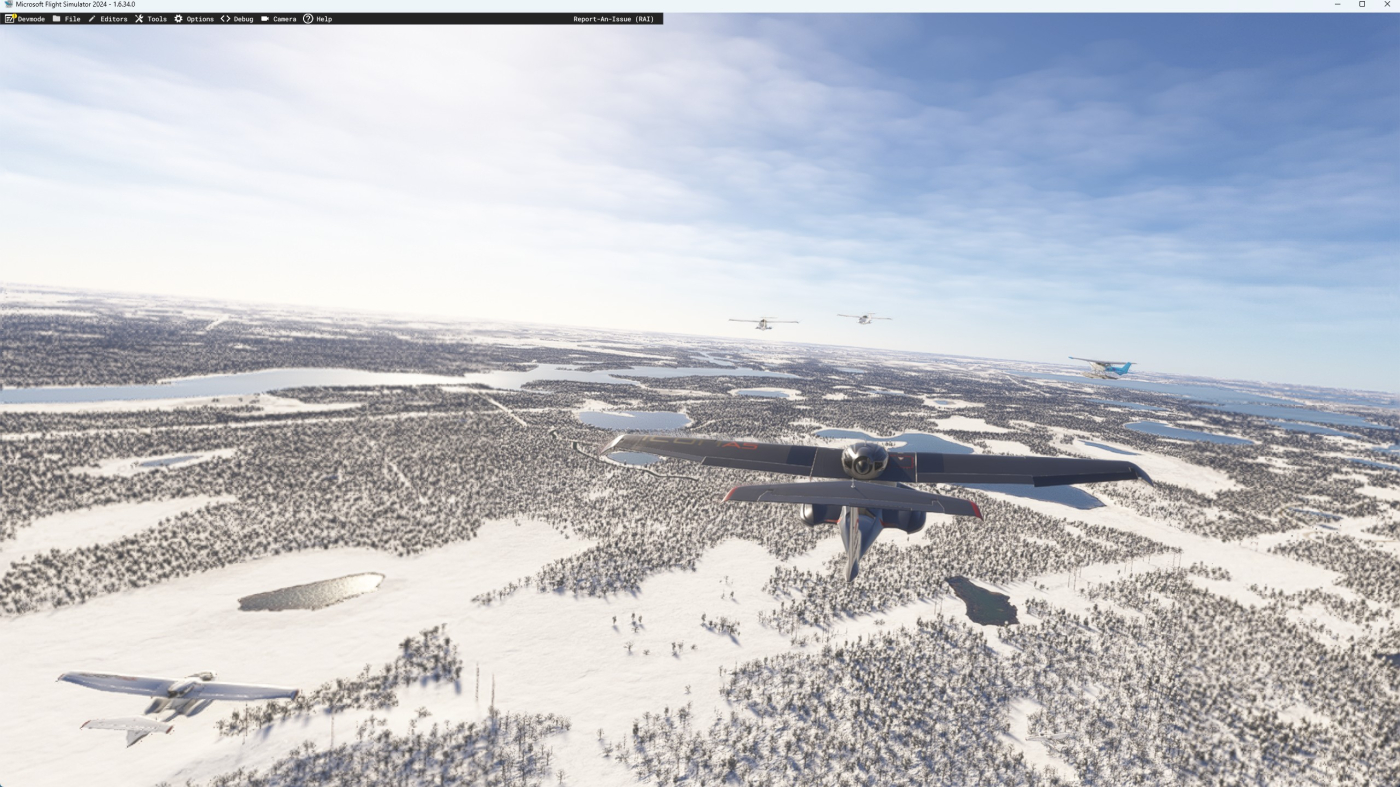1400x787 pixels.
Task: Minimize the Flight Simulator window
Action: 1337,5
